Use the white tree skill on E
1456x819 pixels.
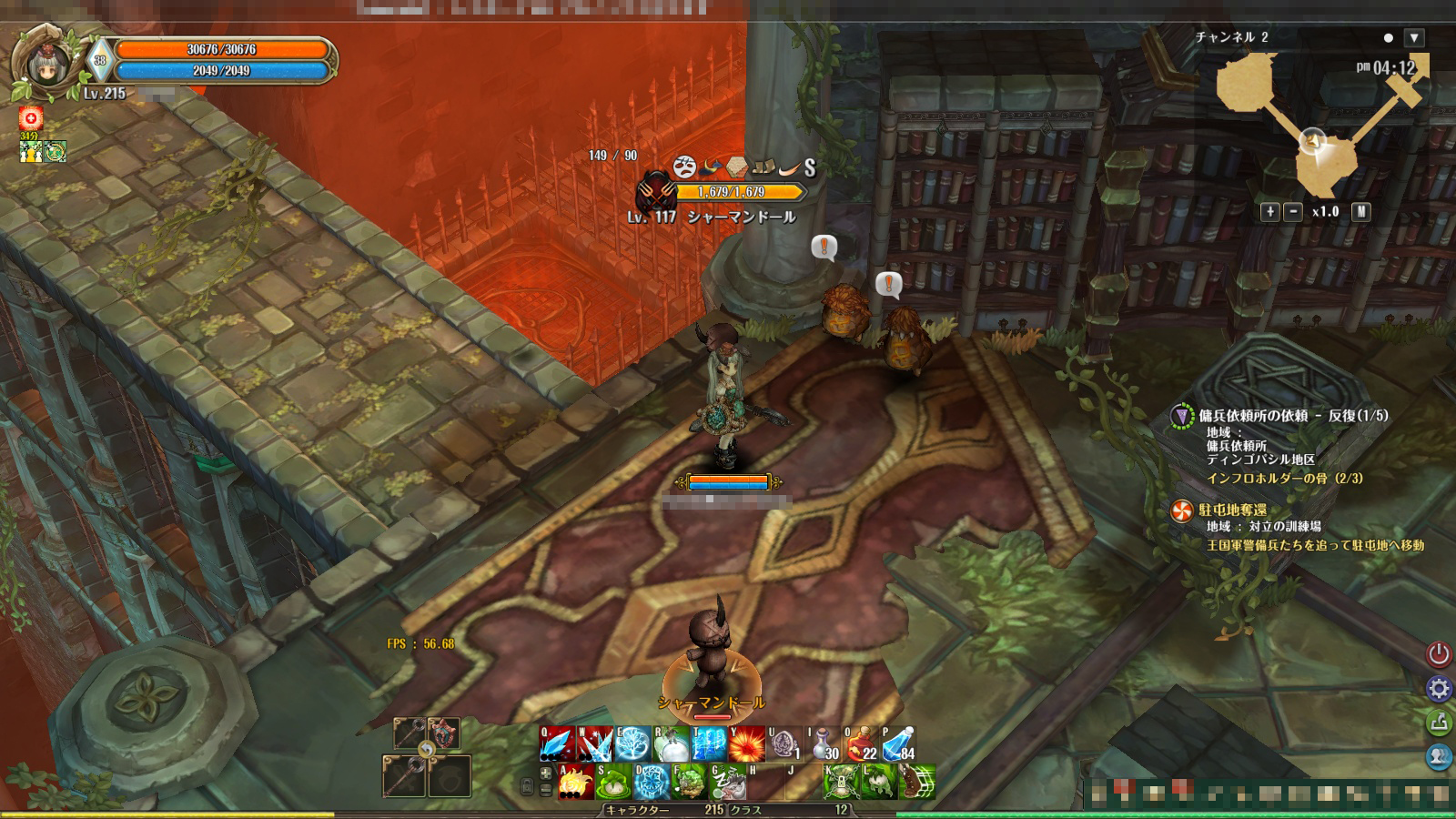pos(632,745)
